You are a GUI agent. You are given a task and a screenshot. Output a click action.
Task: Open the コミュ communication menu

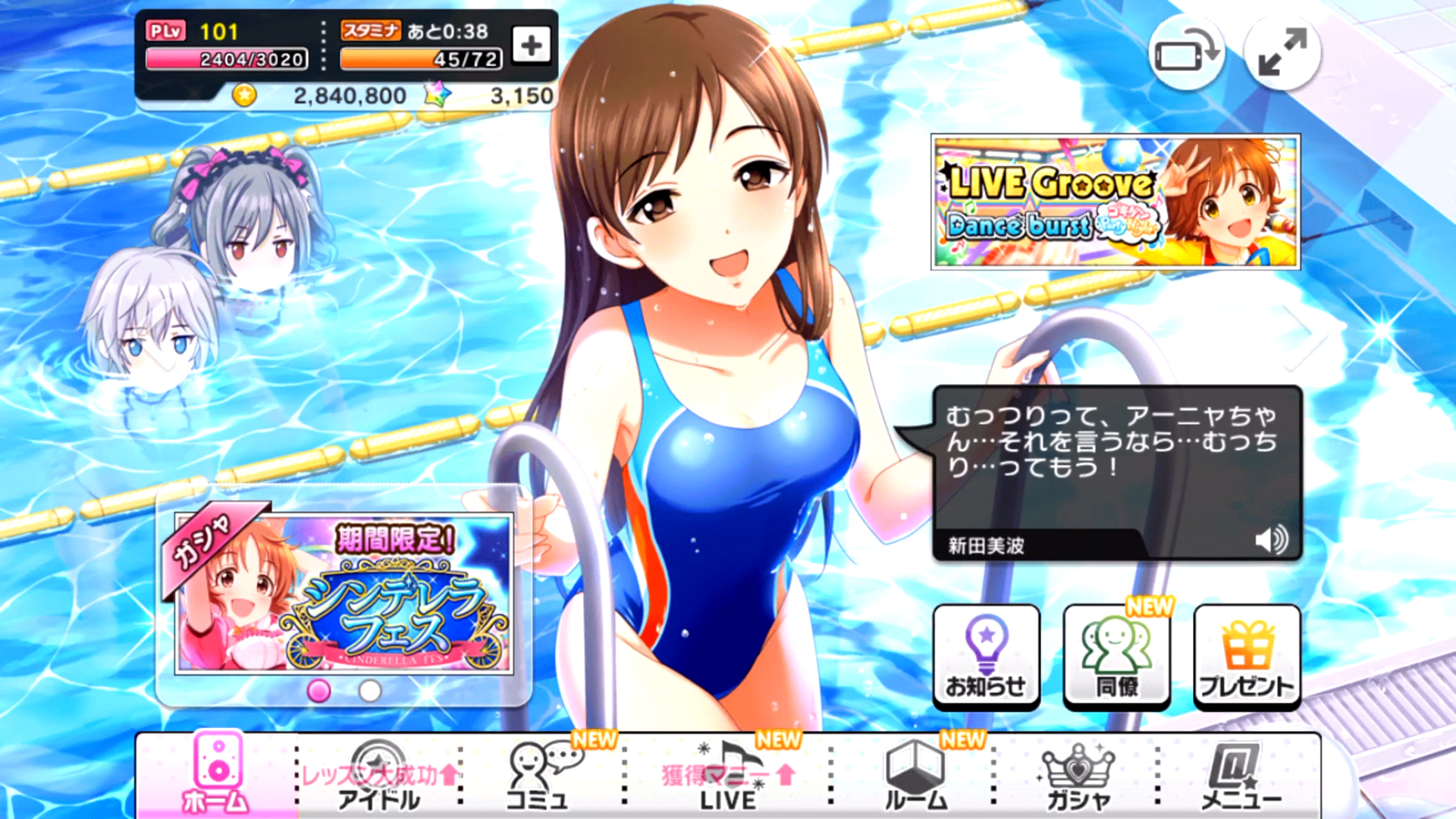tap(540, 775)
